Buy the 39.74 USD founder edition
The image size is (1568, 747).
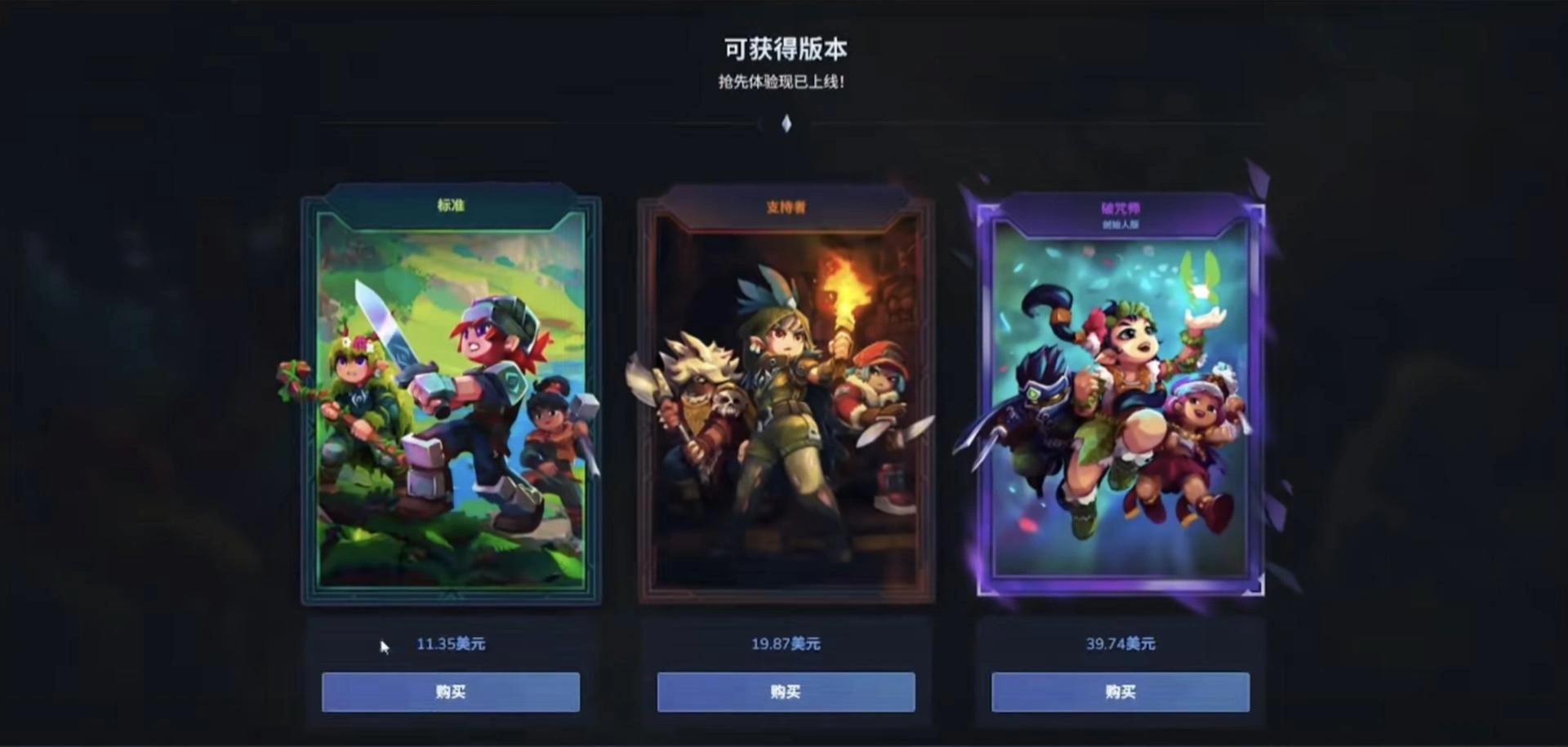coord(1120,692)
